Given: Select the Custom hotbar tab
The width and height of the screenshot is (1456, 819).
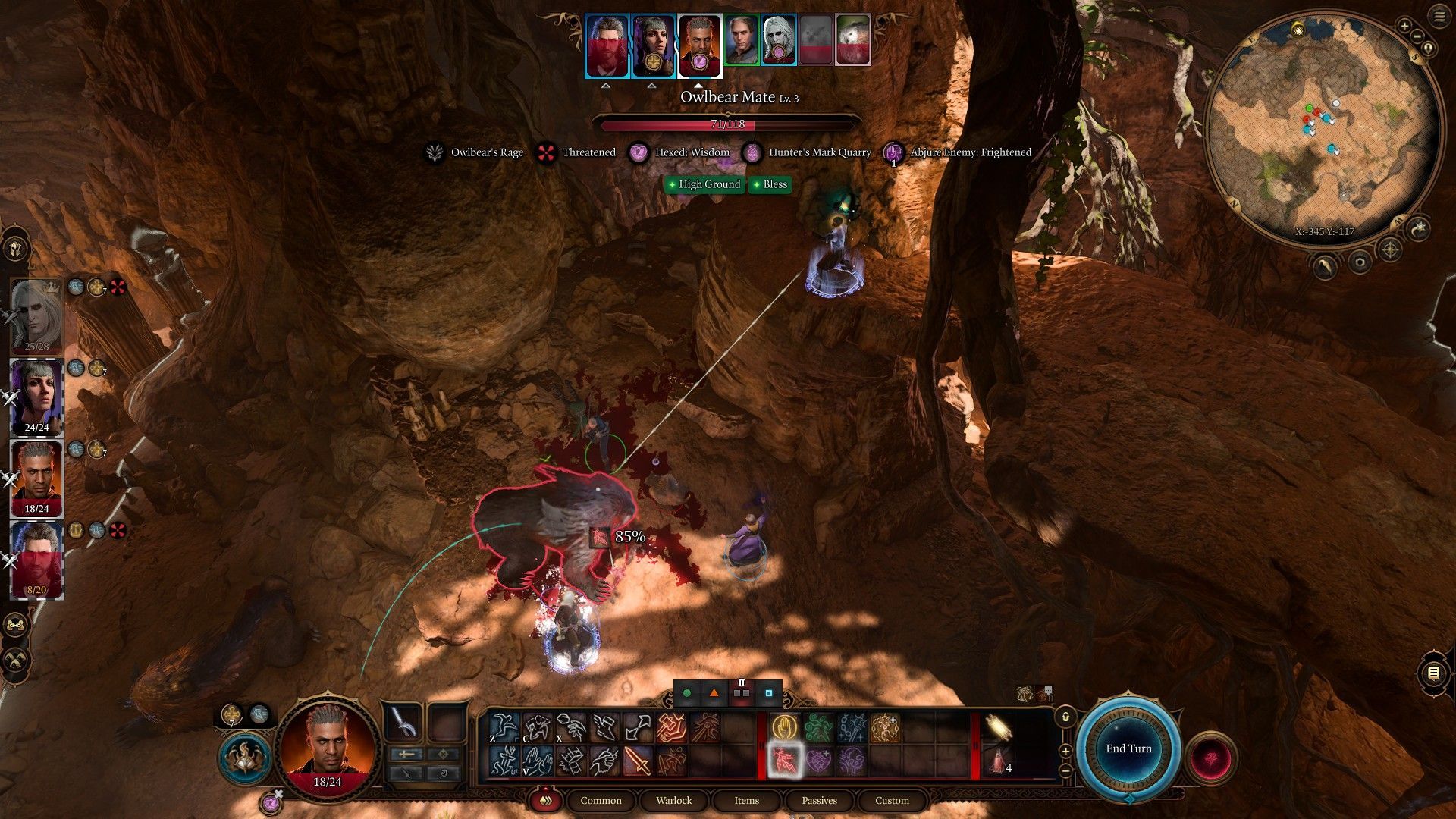Looking at the screenshot, I should click(892, 801).
